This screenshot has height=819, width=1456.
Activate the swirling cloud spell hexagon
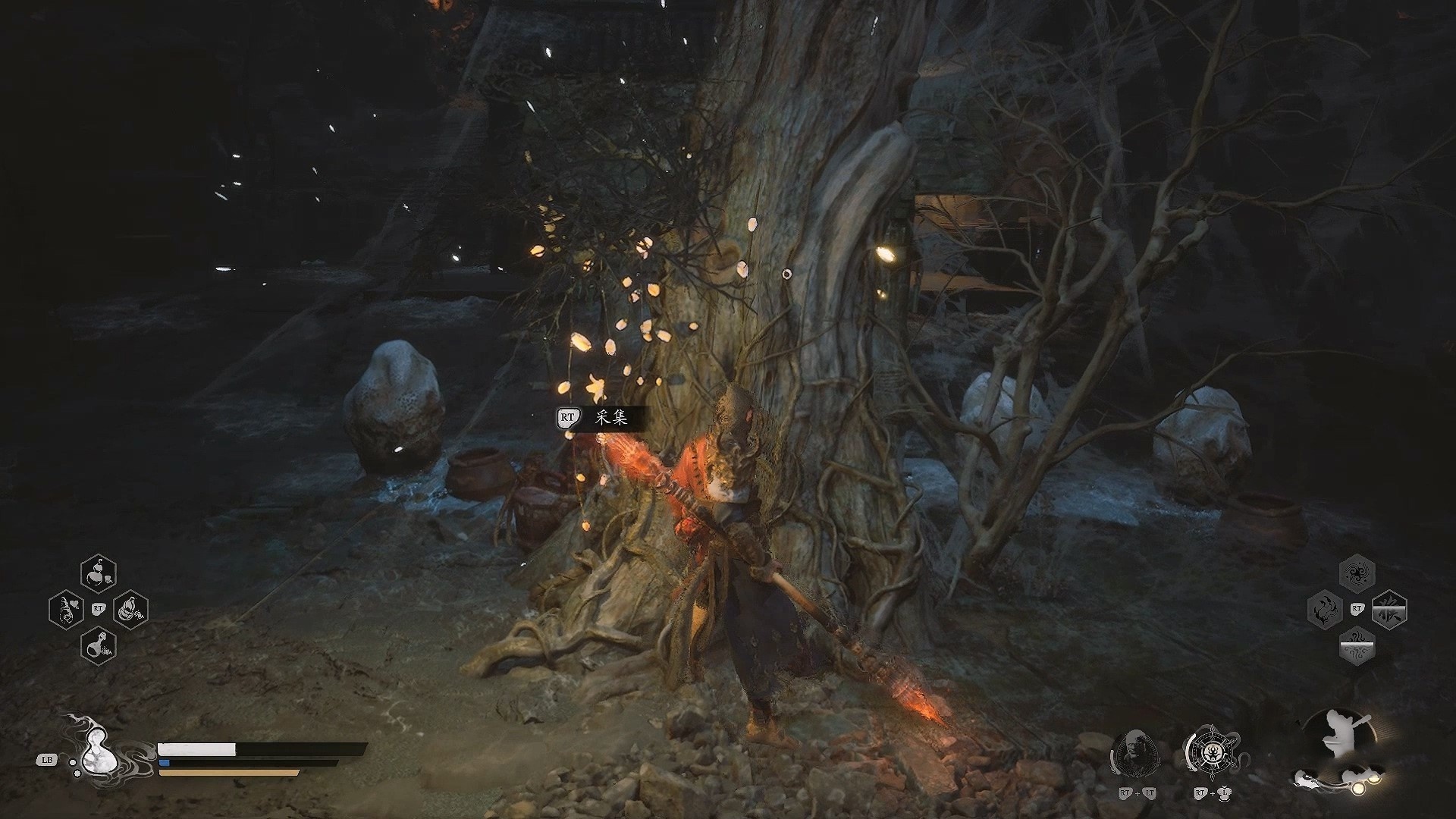[1357, 573]
